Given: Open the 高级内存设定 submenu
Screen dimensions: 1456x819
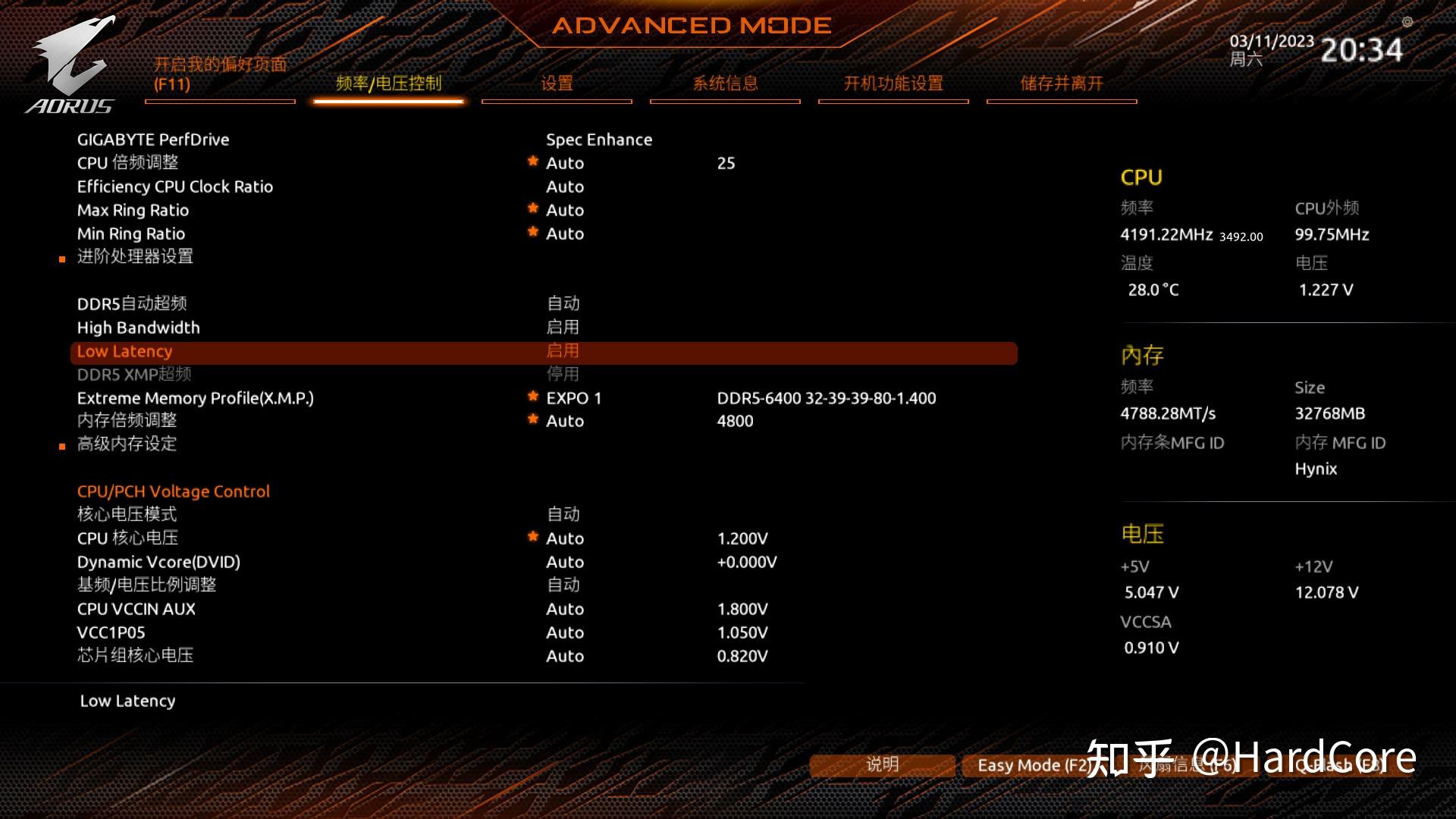Looking at the screenshot, I should pyautogui.click(x=127, y=444).
